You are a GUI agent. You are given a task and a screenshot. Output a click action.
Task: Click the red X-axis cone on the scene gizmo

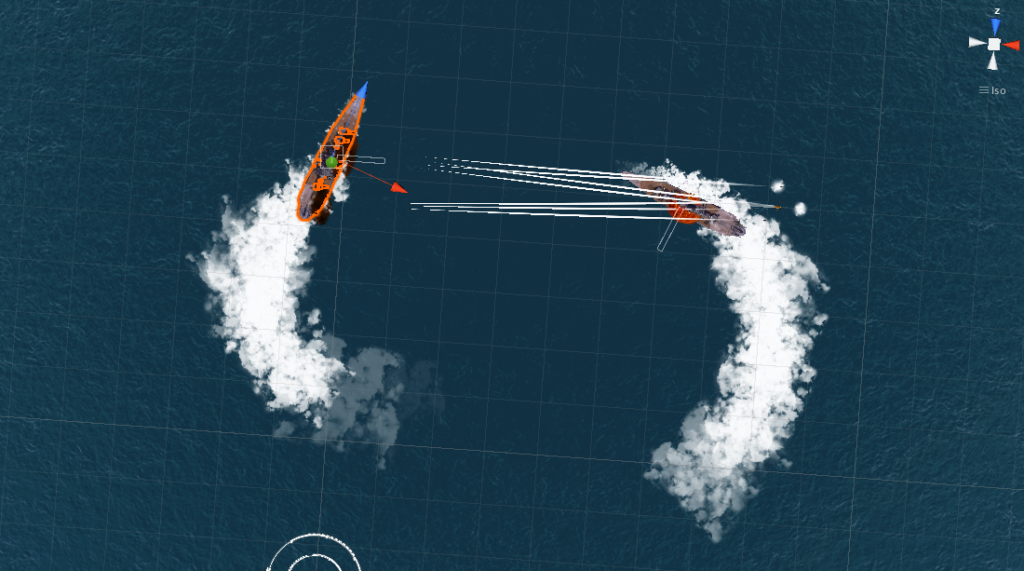1011,44
